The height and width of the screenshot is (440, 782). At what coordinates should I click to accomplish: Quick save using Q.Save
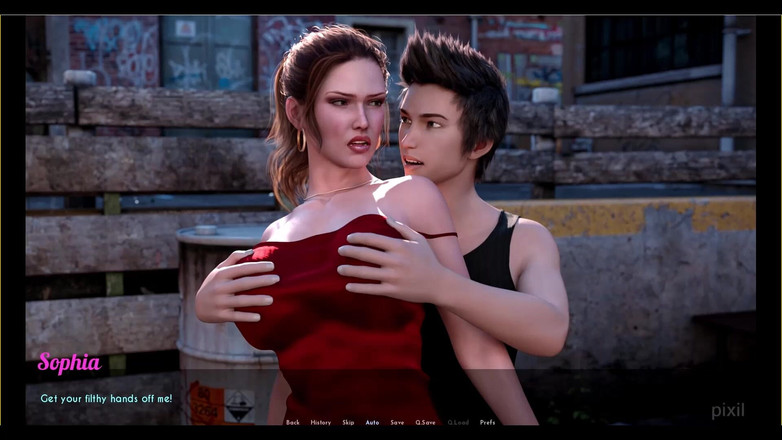(425, 423)
